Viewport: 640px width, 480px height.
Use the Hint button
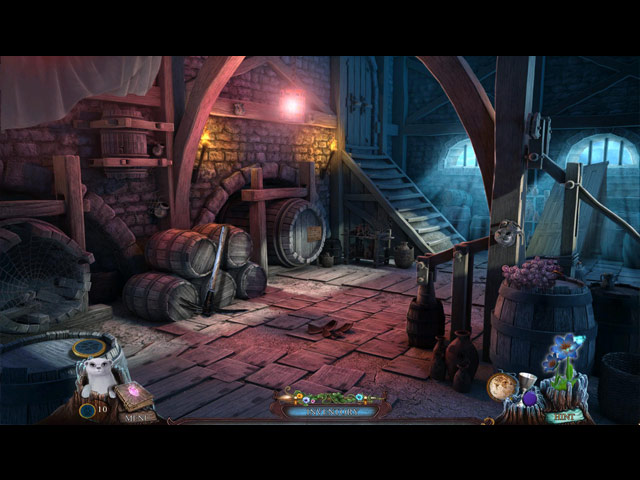[x=565, y=415]
